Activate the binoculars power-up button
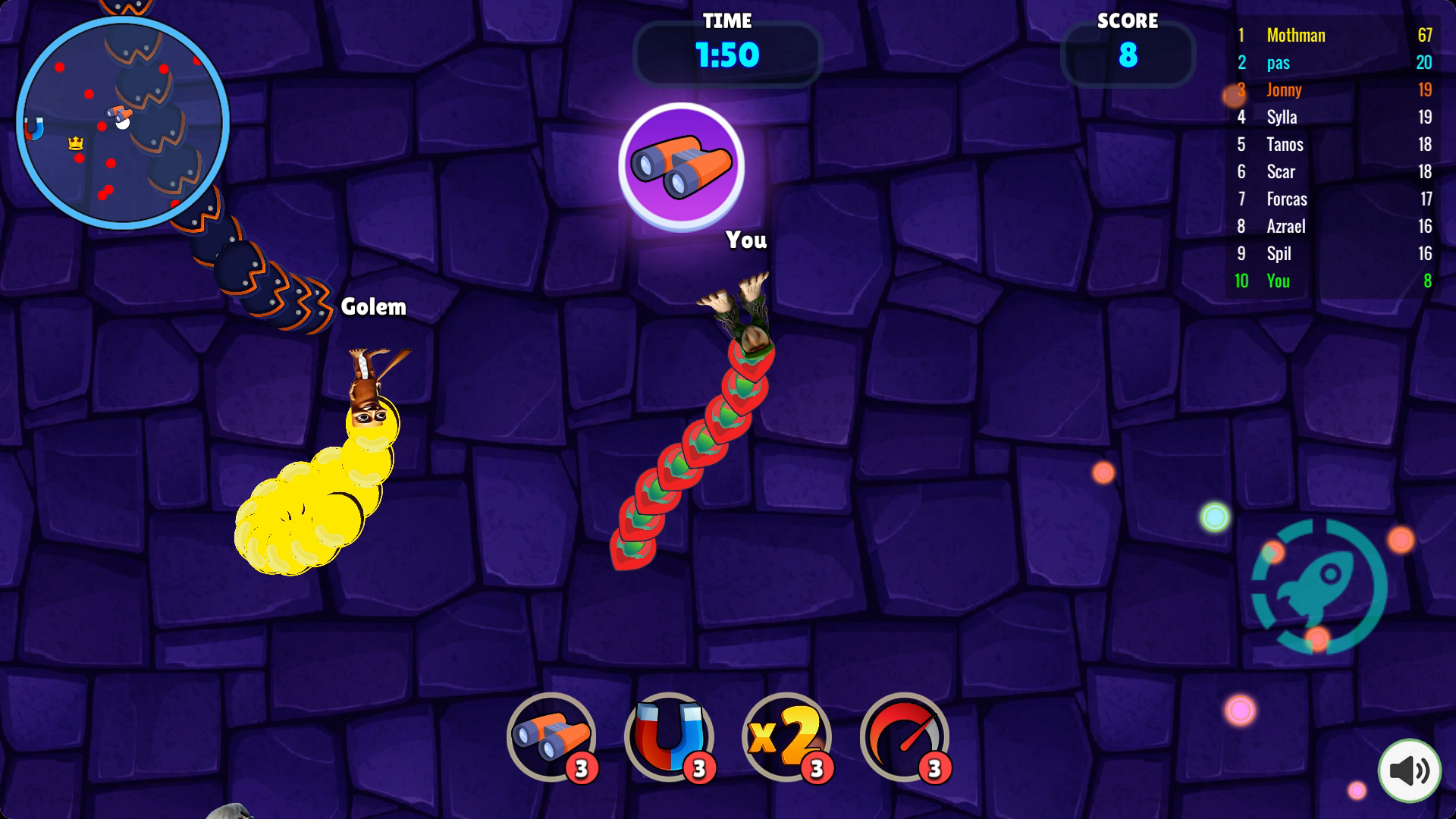This screenshot has height=819, width=1456. click(551, 736)
